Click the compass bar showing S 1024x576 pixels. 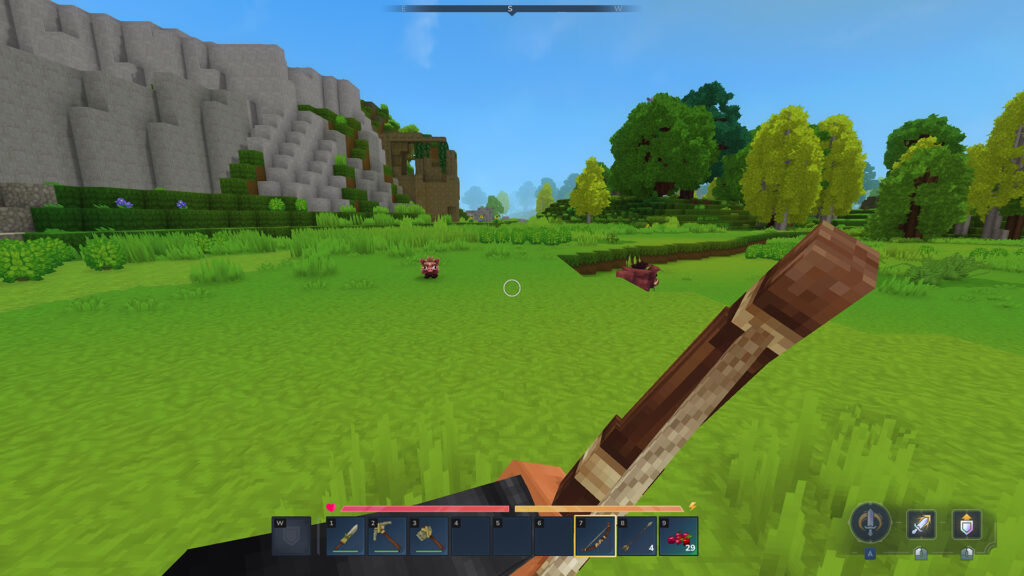pyautogui.click(x=510, y=8)
